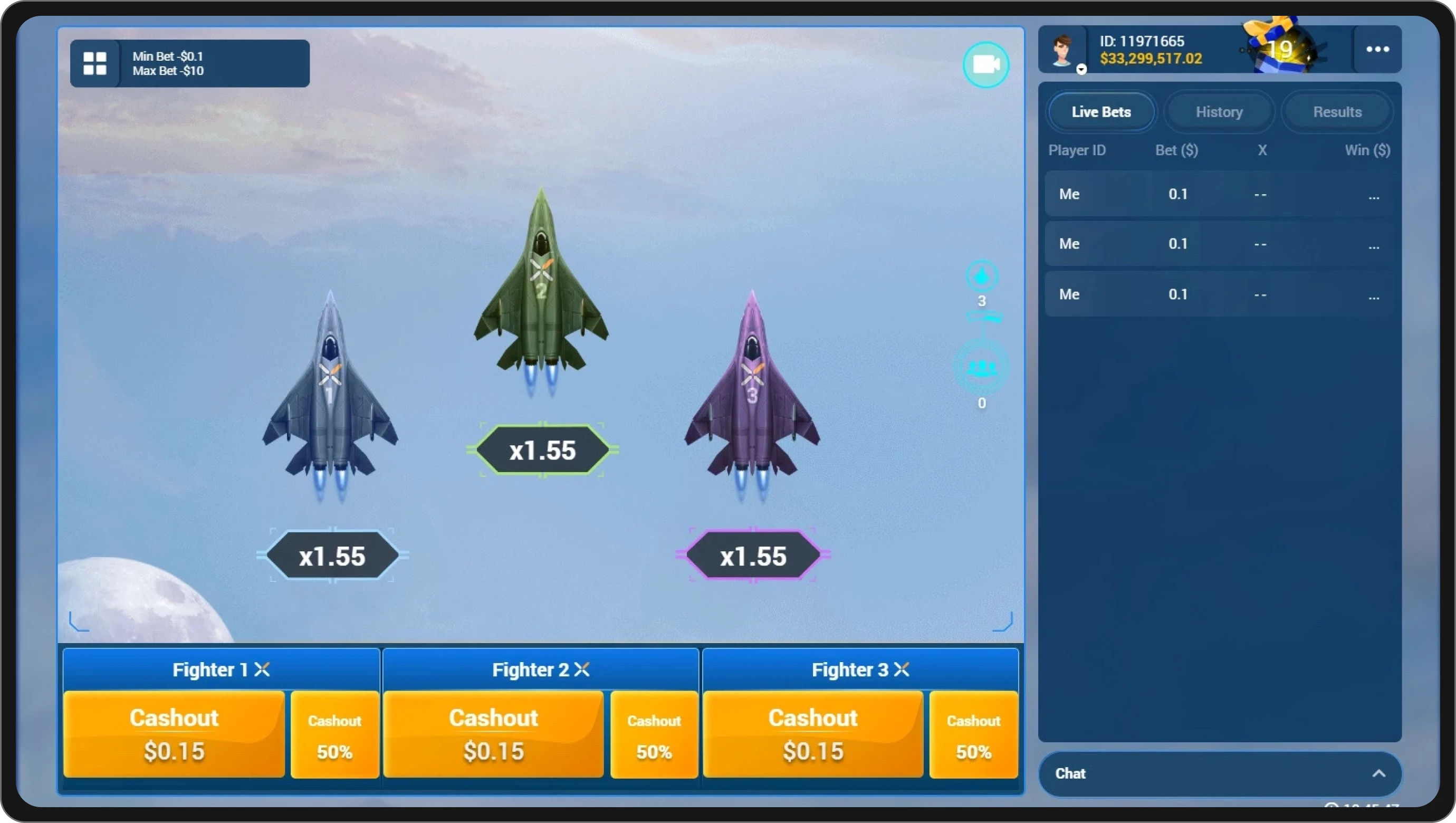Open the Results tab

(1337, 111)
